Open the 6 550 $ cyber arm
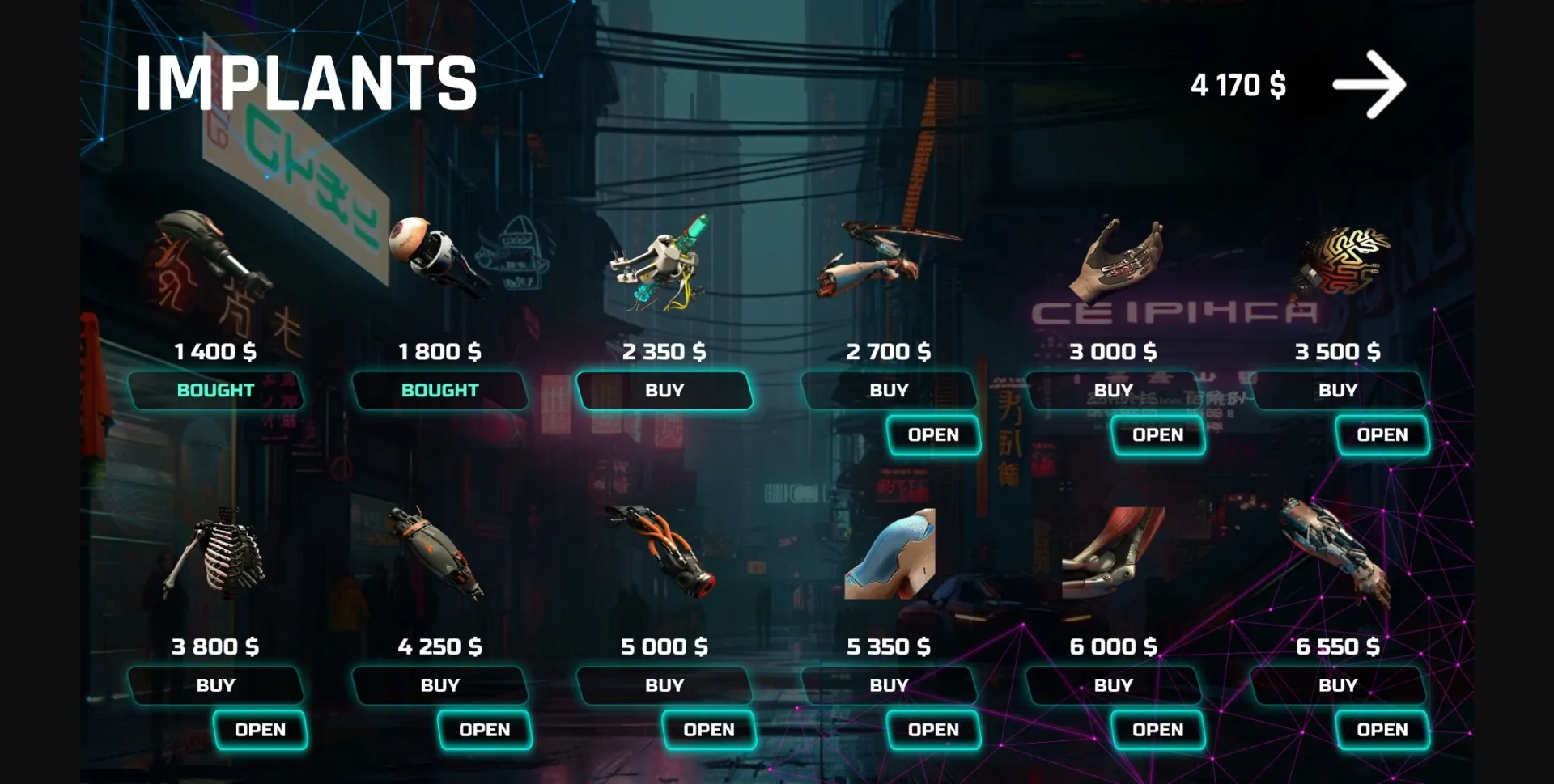 point(1382,730)
